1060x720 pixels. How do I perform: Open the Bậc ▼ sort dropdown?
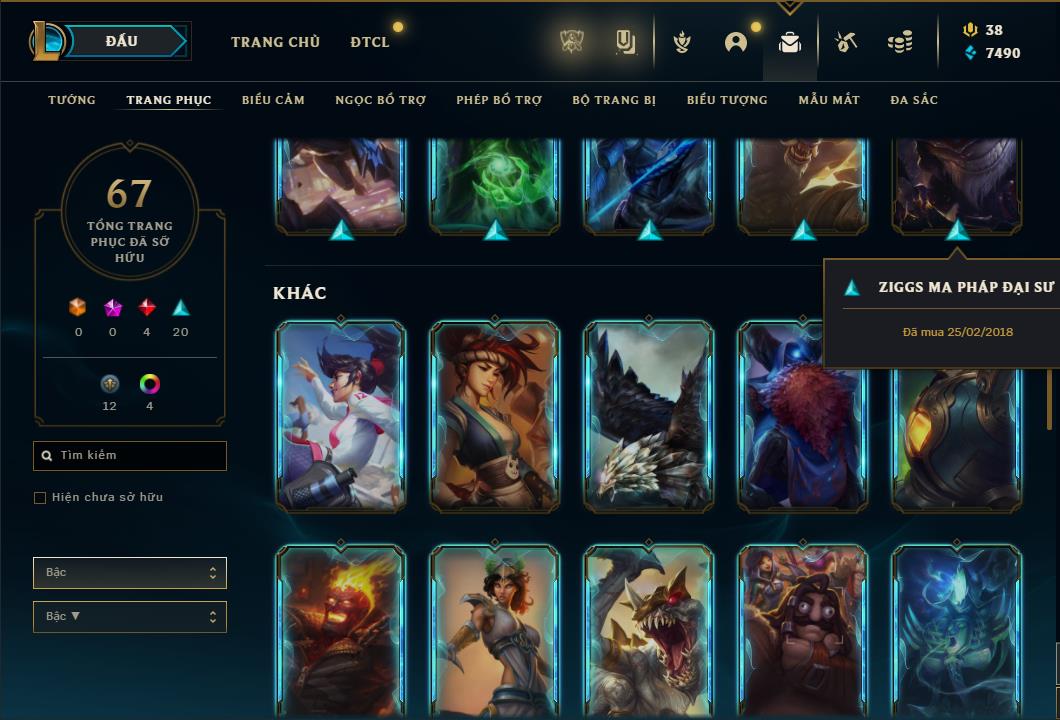click(x=130, y=617)
